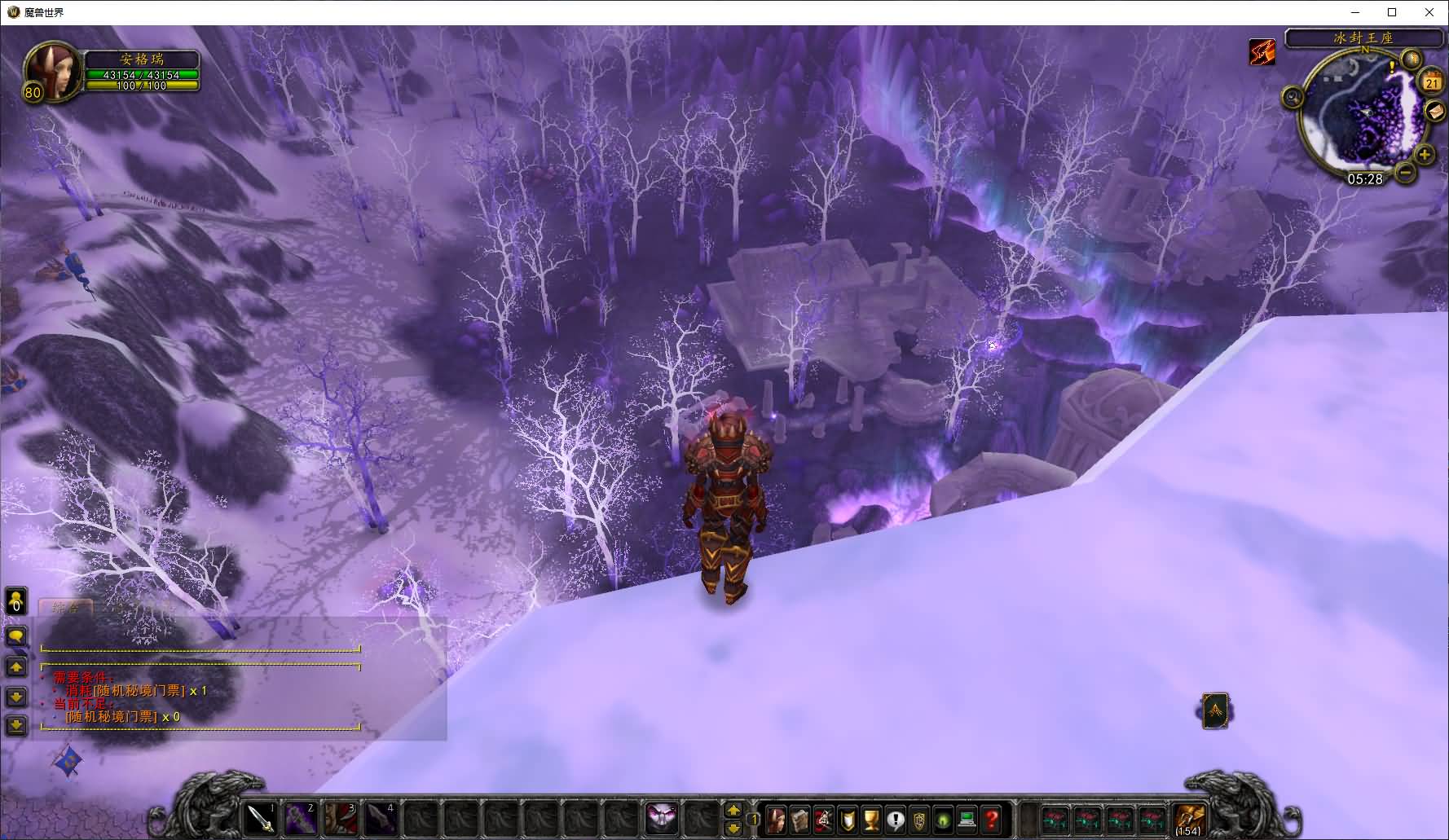Open the achievements shield button
Image resolution: width=1449 pixels, height=840 pixels.
tap(848, 819)
